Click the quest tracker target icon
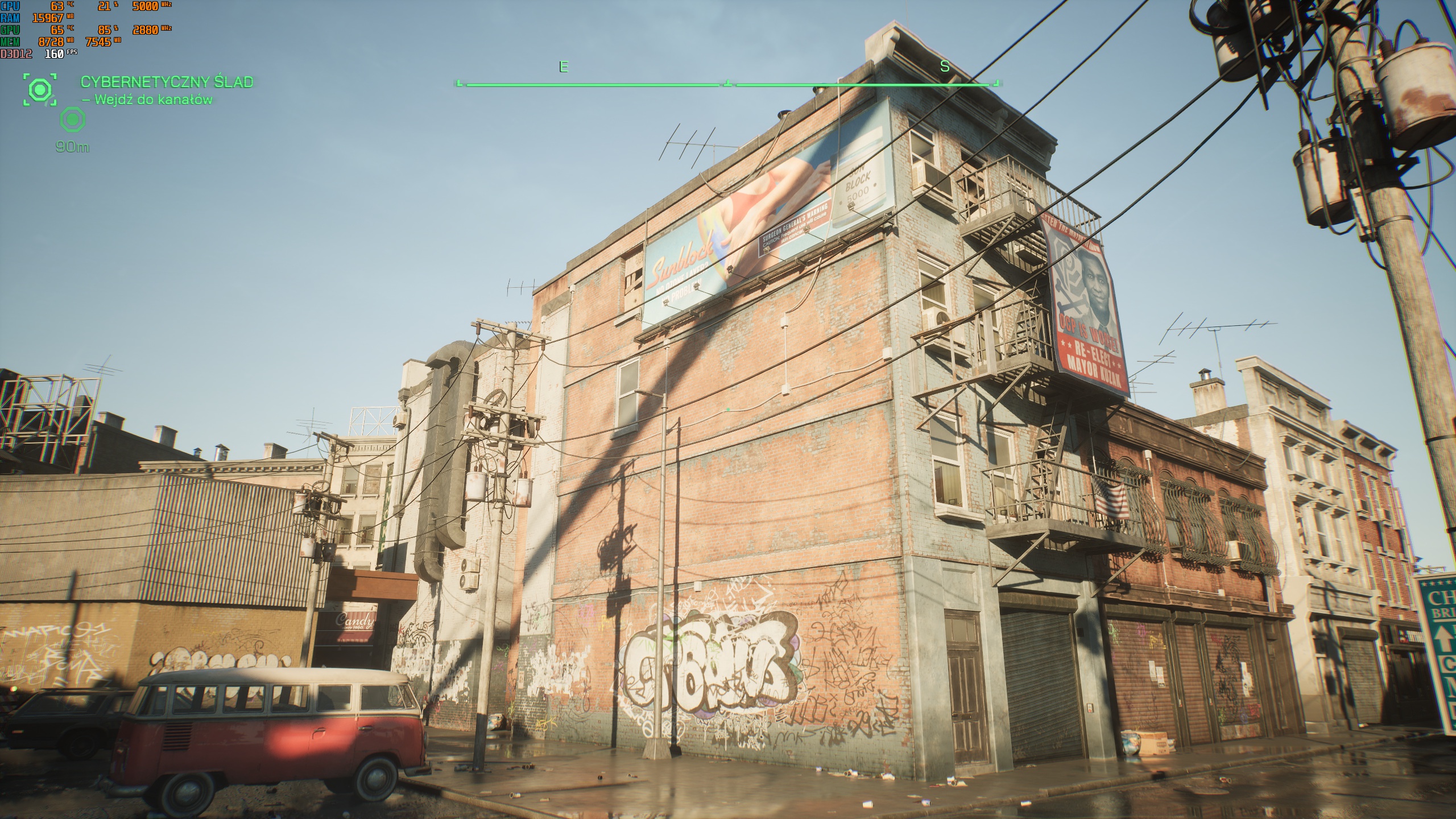This screenshot has height=819, width=1456. point(40,89)
